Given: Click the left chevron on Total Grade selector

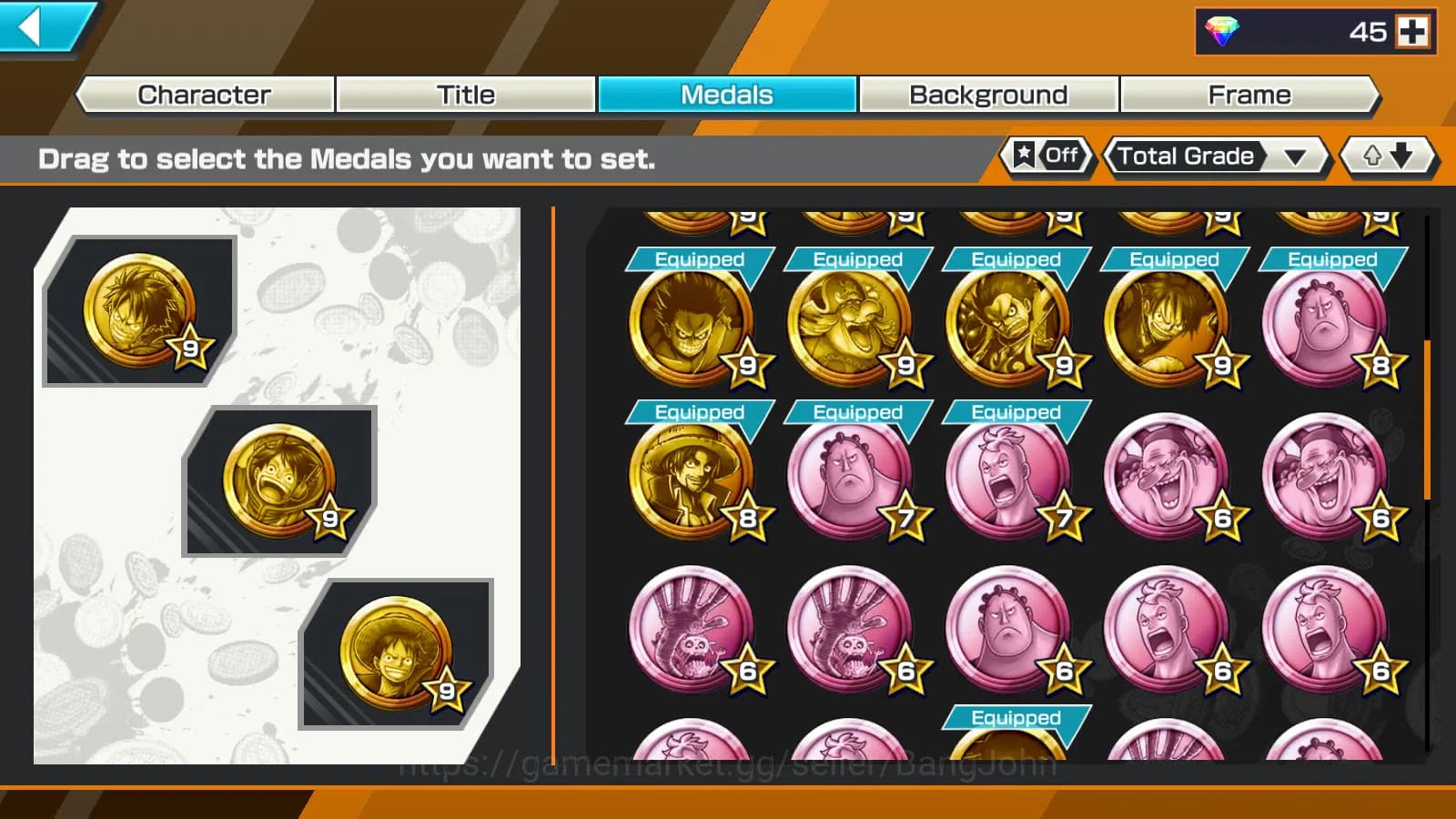Looking at the screenshot, I should tap(1108, 157).
